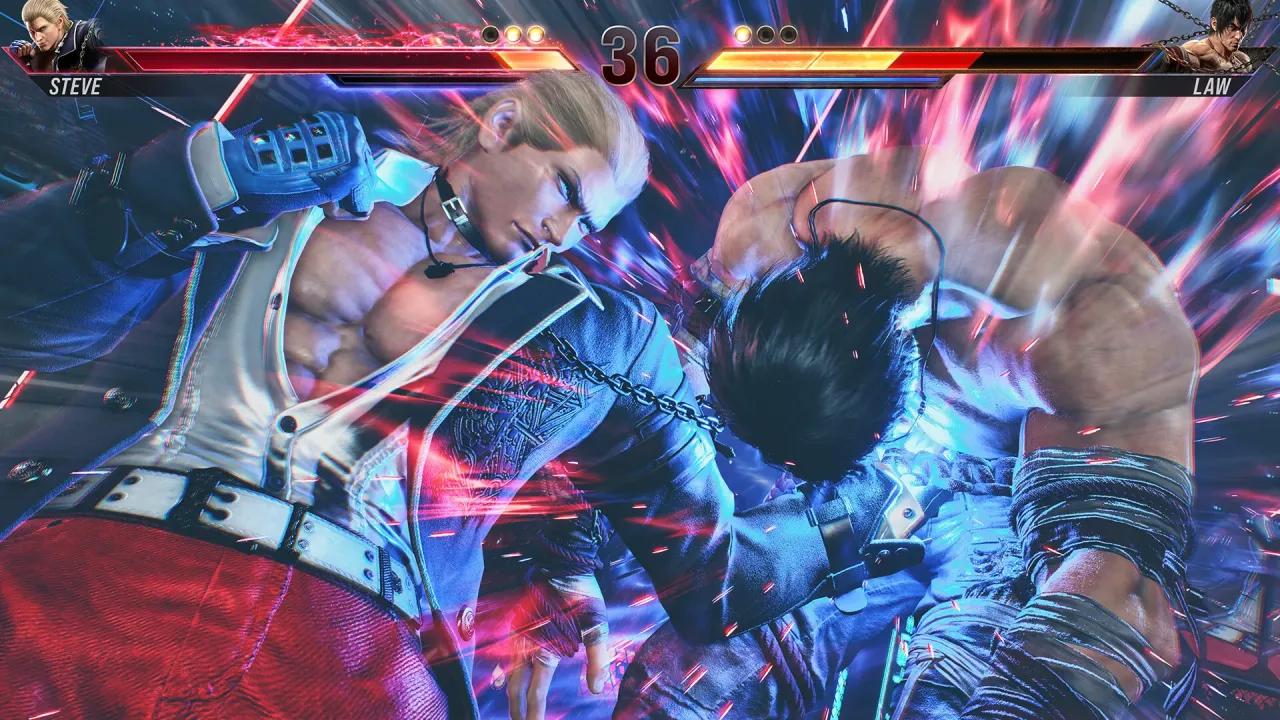Click Steve's unlit round indicator circle
This screenshot has height=720, width=1280.
pos(490,33)
